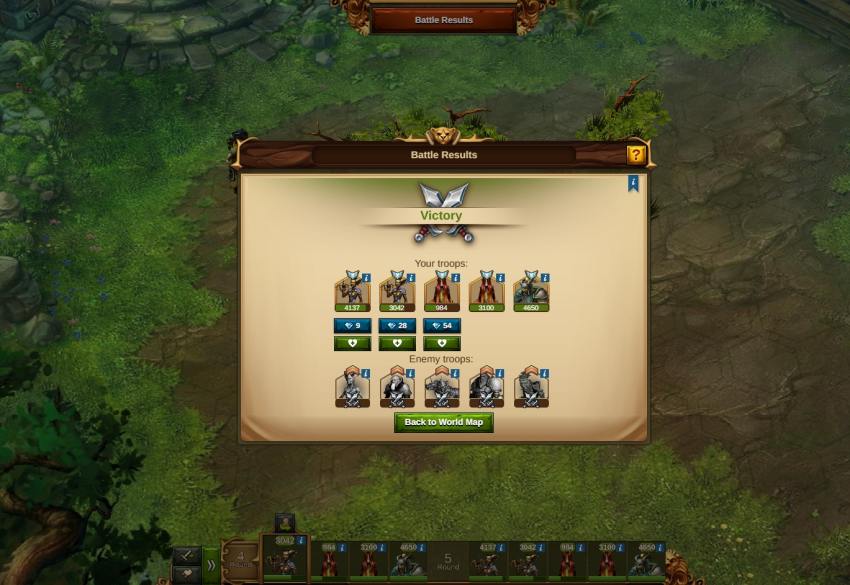Screen dimensions: 850x585
Task: Heal troop for 54 diamonds
Action: 442,326
